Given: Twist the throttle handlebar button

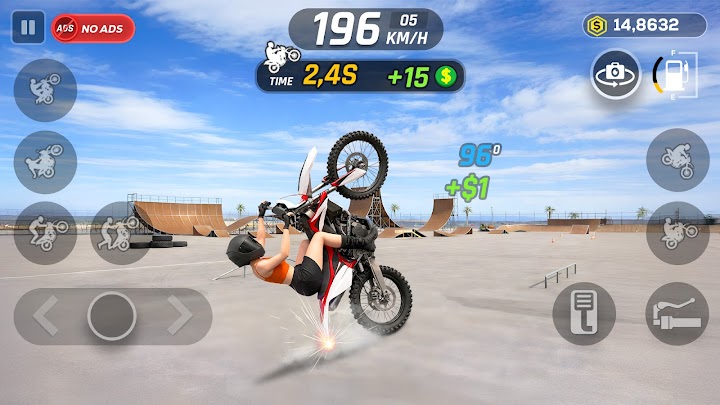Looking at the screenshot, I should 677,314.
